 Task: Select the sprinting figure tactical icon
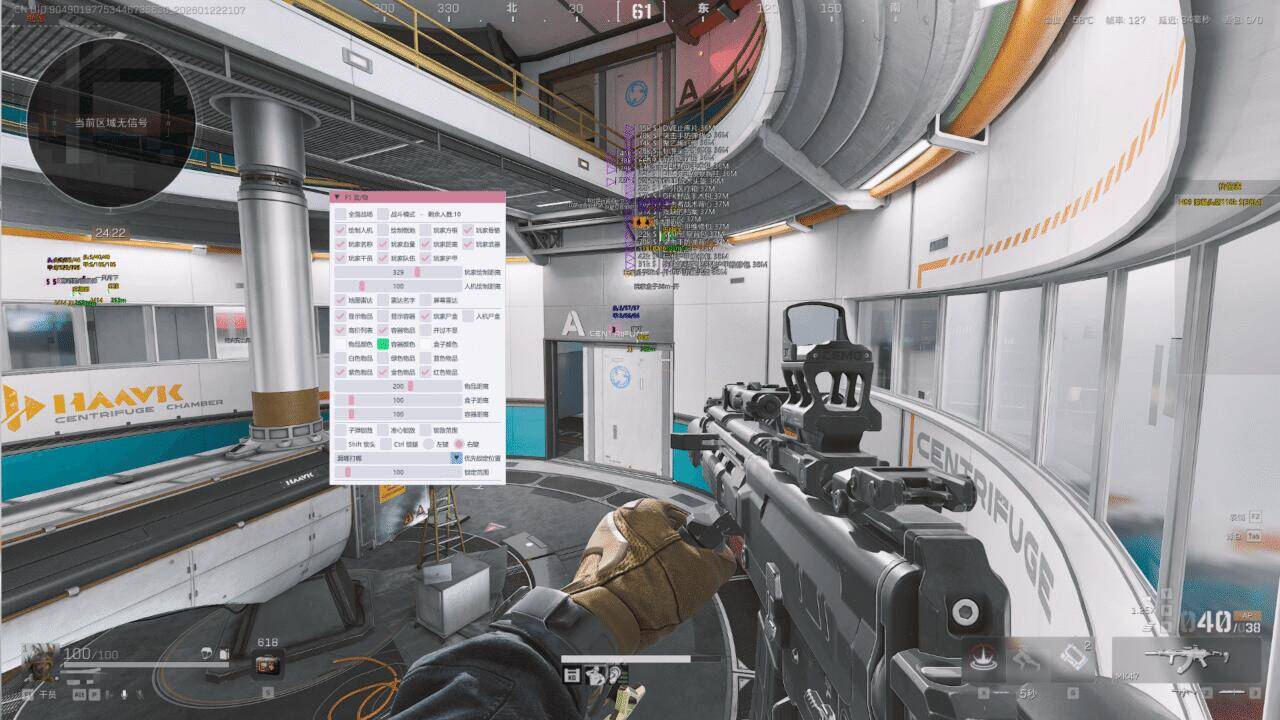(x=1025, y=658)
